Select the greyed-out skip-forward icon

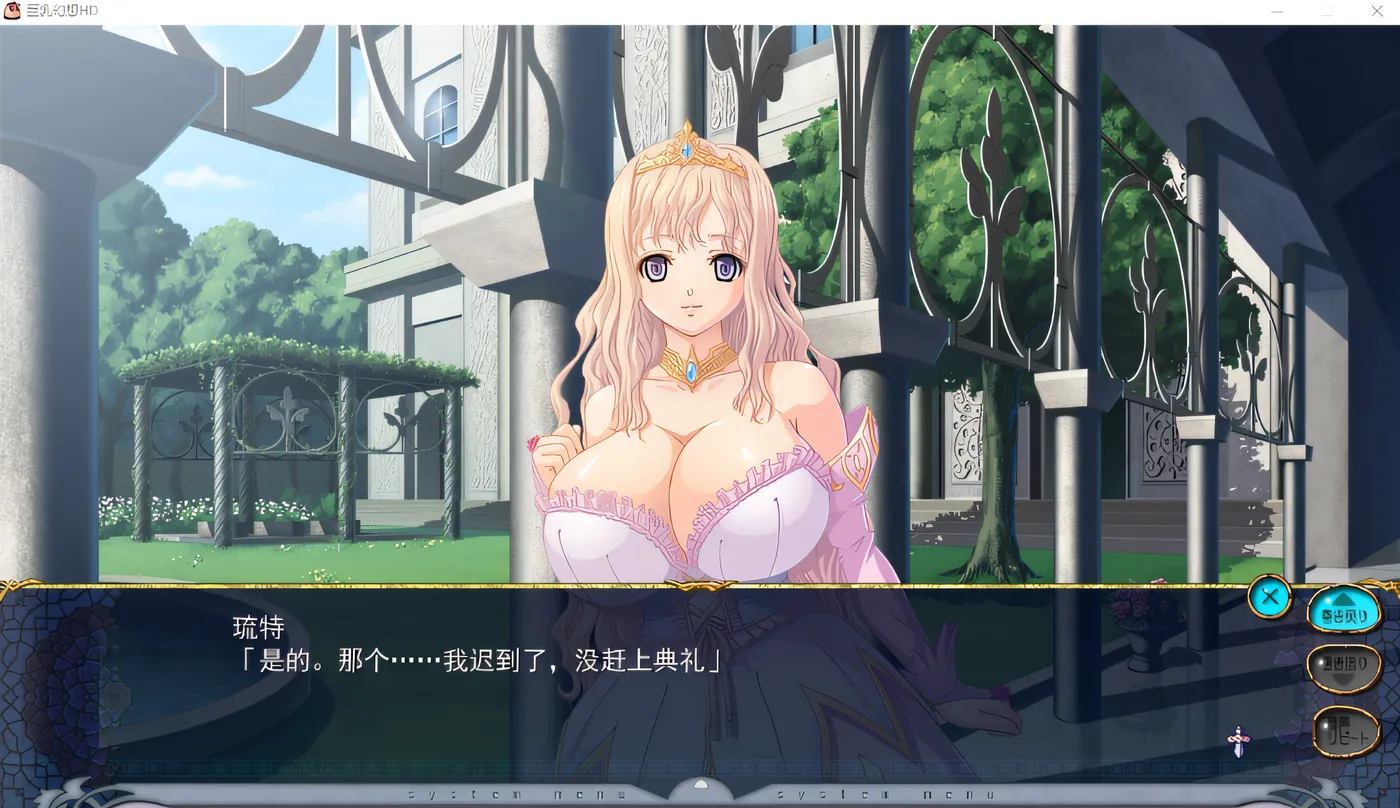1346,667
